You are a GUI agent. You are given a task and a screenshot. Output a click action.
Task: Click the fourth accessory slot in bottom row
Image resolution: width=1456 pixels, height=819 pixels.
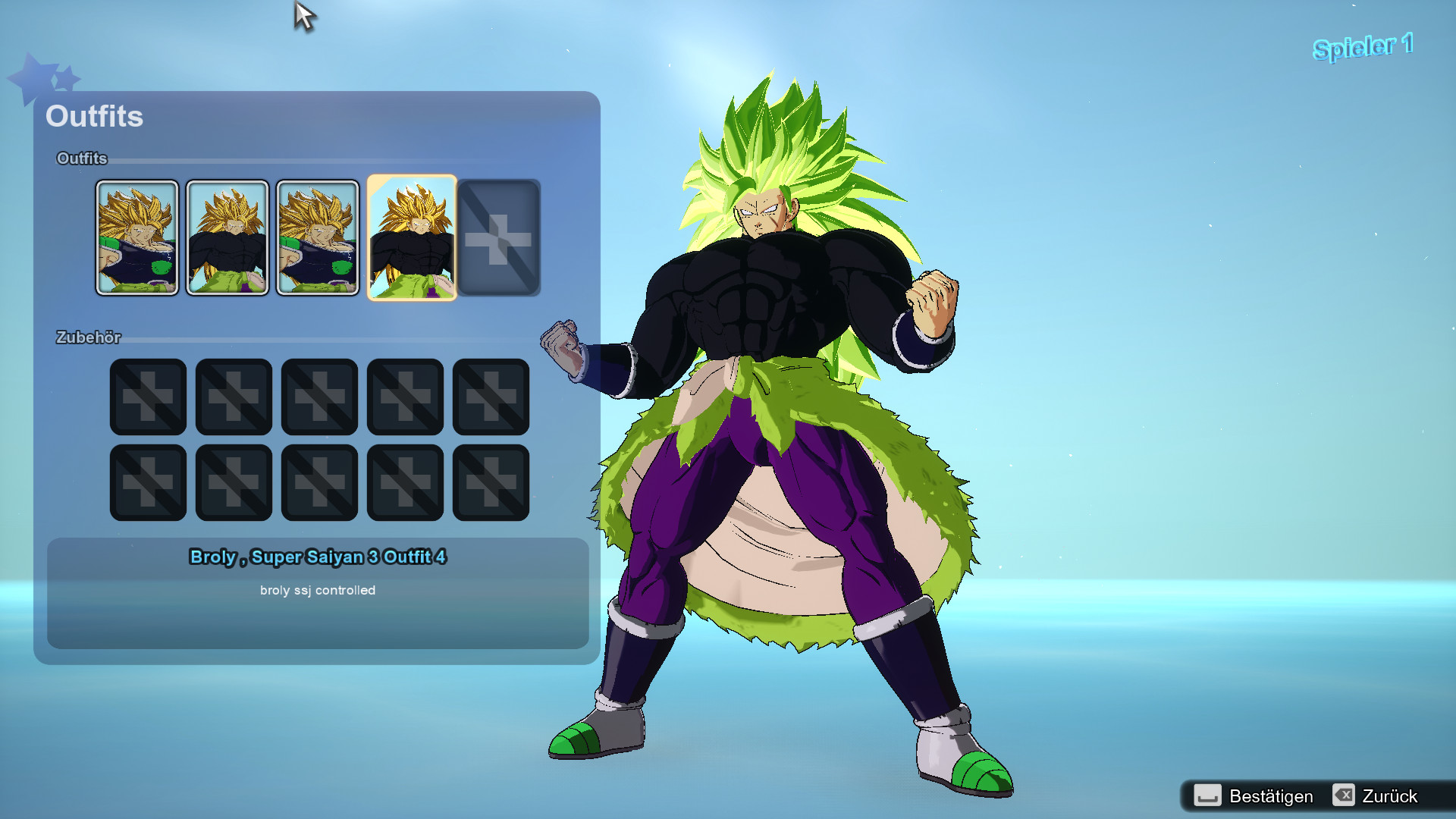coord(404,482)
